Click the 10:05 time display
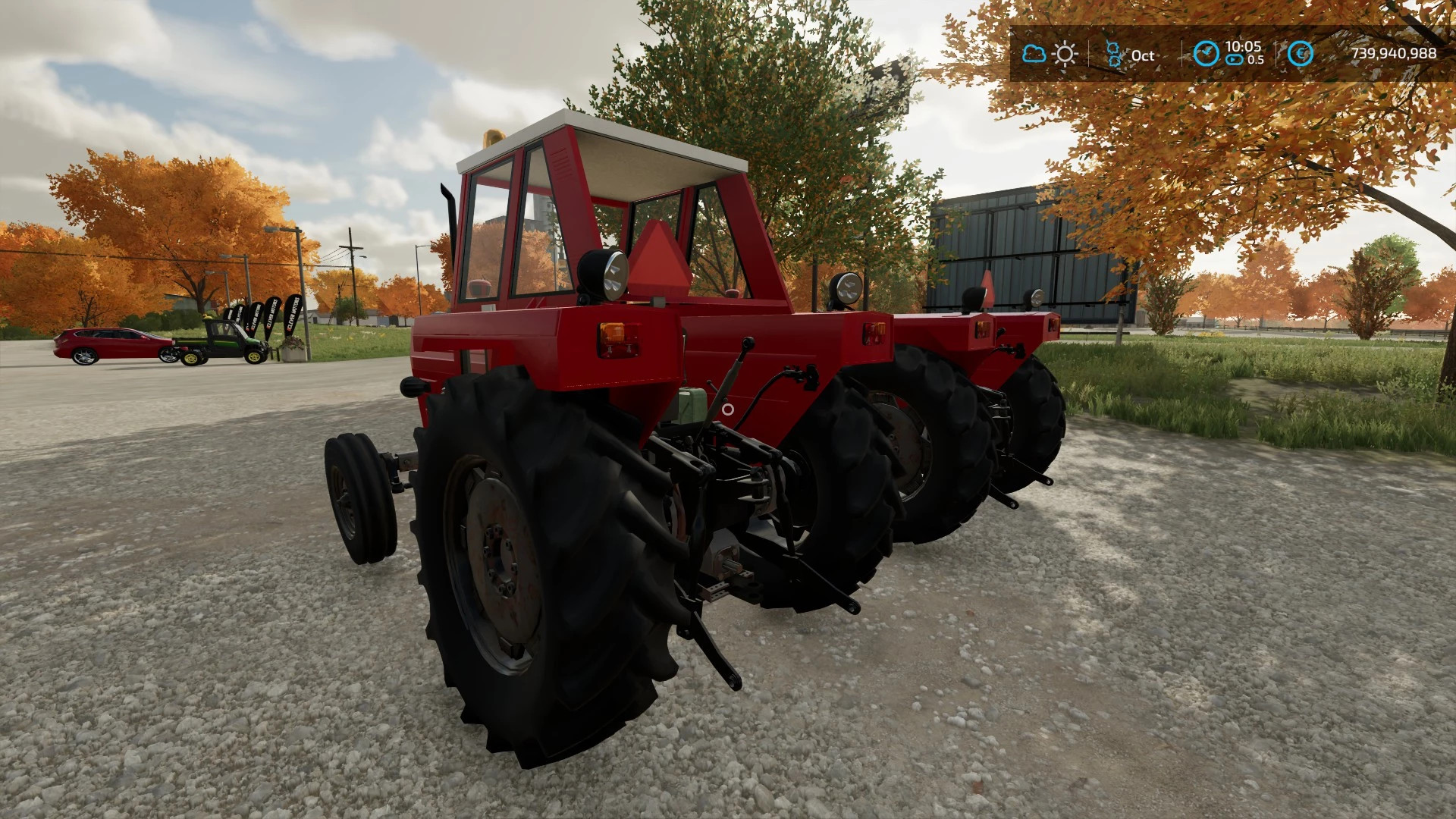 (1243, 48)
